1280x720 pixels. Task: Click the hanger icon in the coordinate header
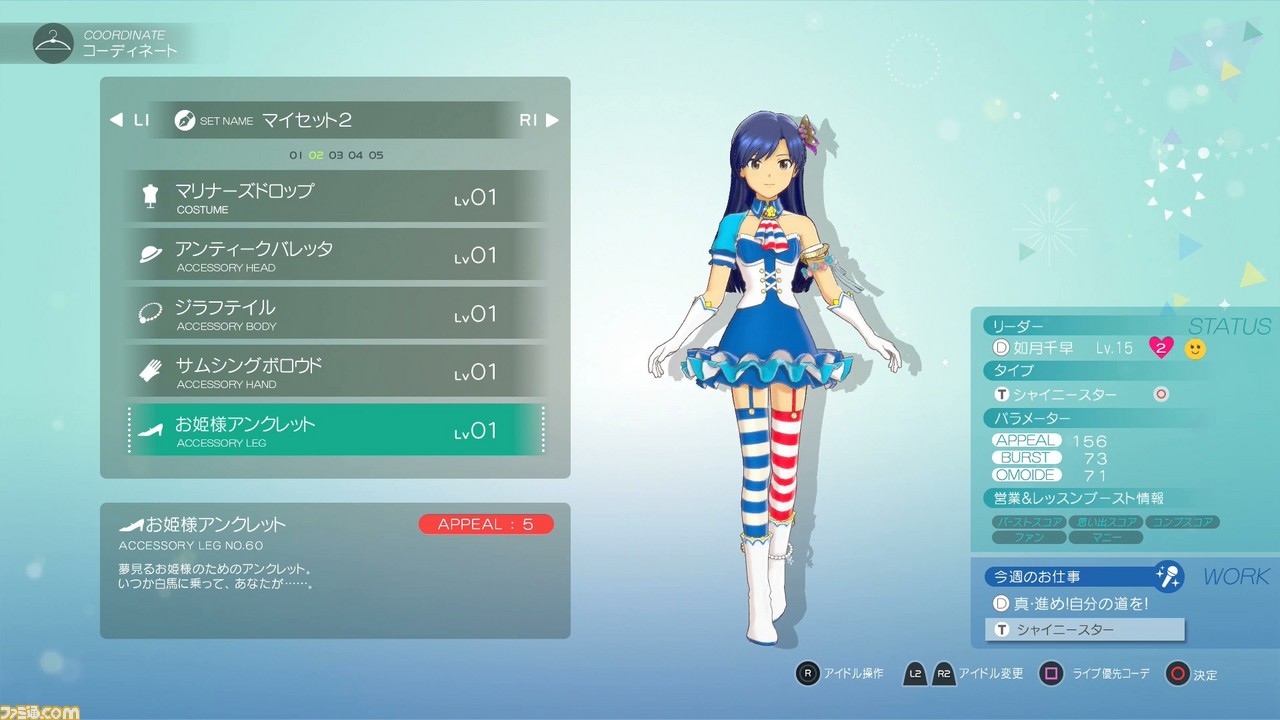pyautogui.click(x=53, y=42)
